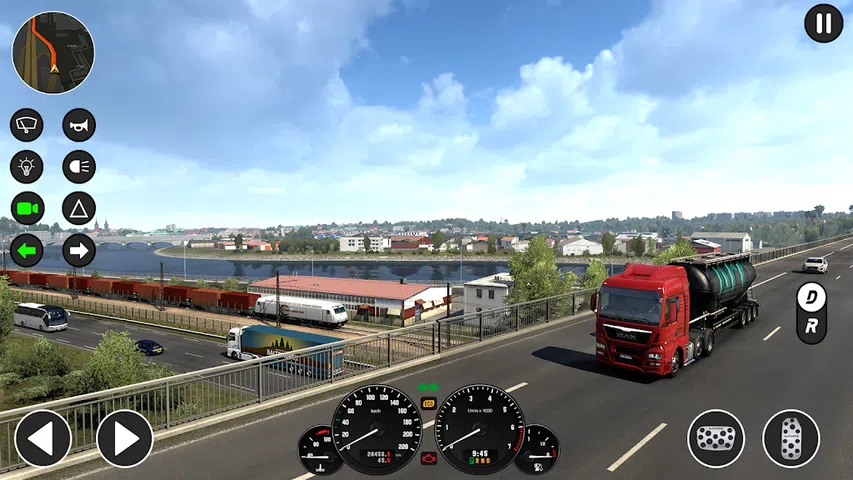Switch on the headlights
The height and width of the screenshot is (480, 853).
pyautogui.click(x=79, y=167)
